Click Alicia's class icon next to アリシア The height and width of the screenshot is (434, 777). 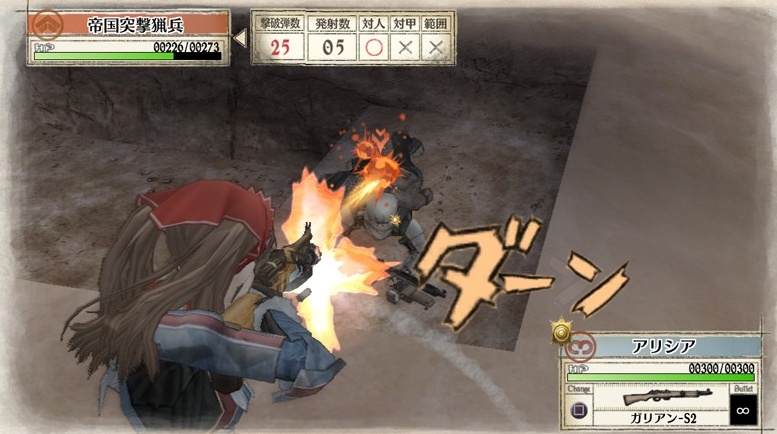[580, 346]
